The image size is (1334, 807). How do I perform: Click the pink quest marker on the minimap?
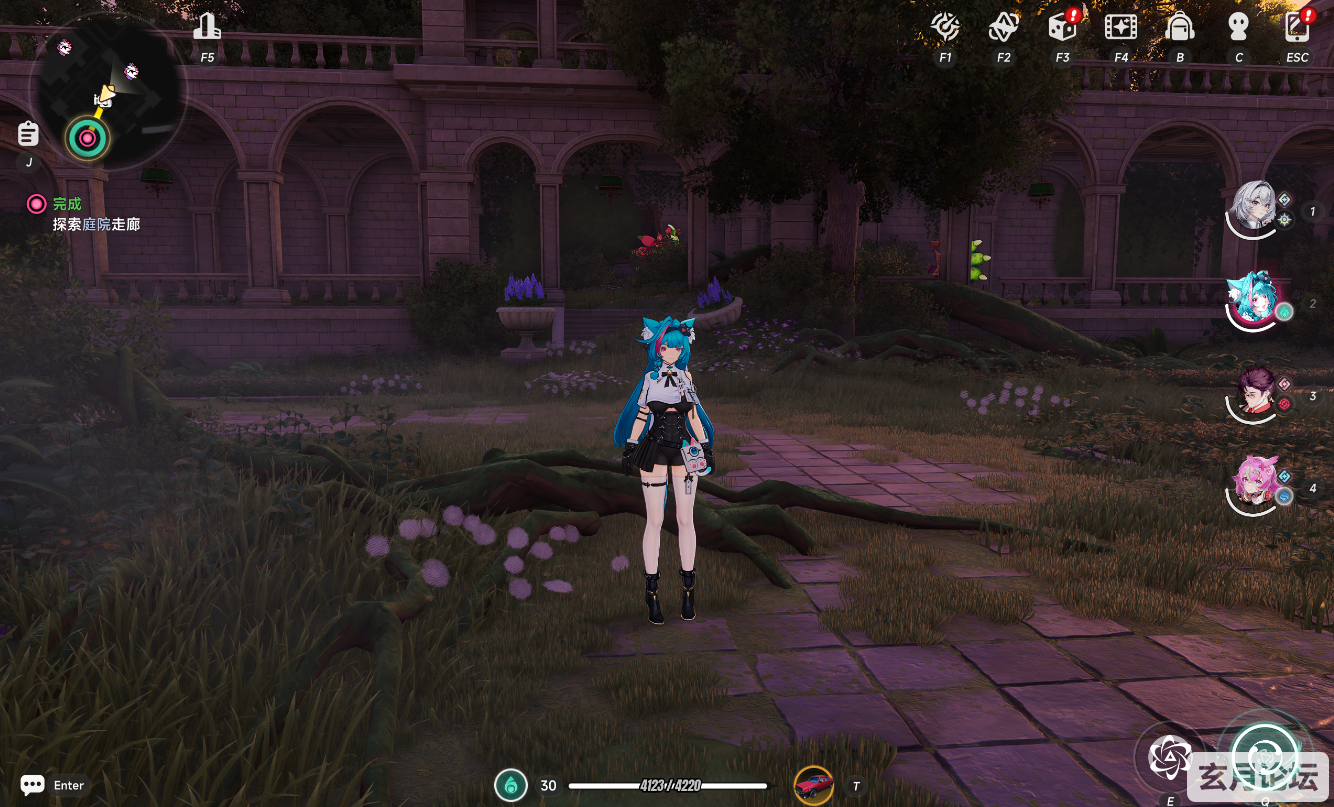tap(87, 138)
